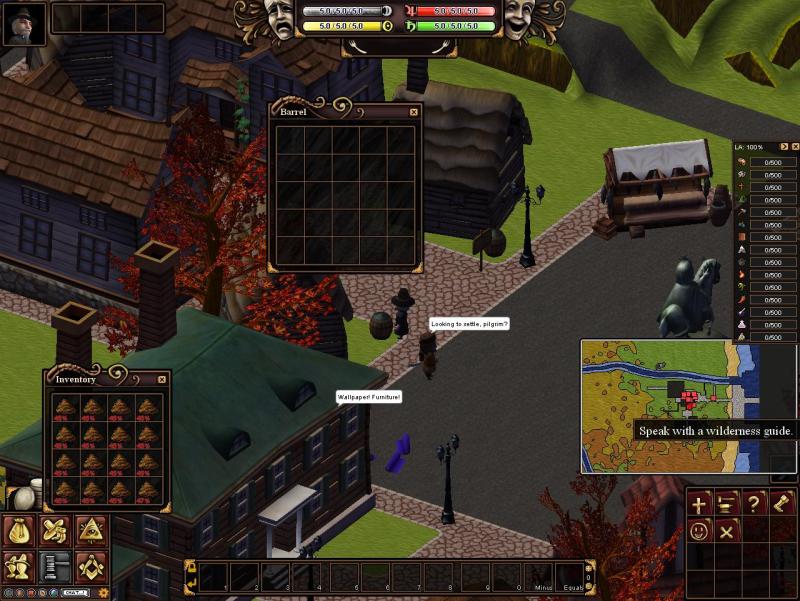Click the arrow button on the LA panel

[783, 147]
